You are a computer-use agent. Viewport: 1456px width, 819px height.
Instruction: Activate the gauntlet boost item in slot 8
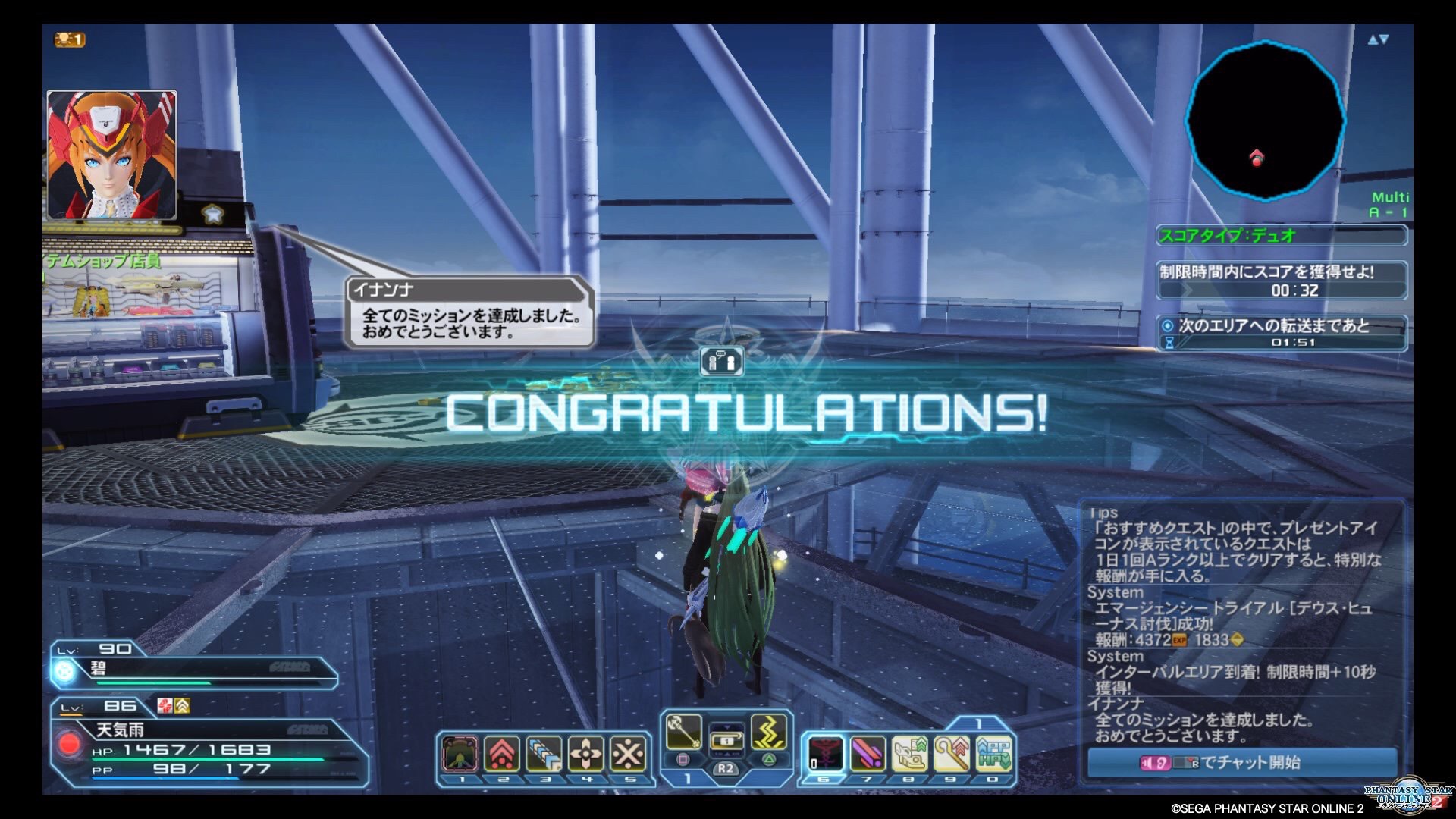point(908,755)
